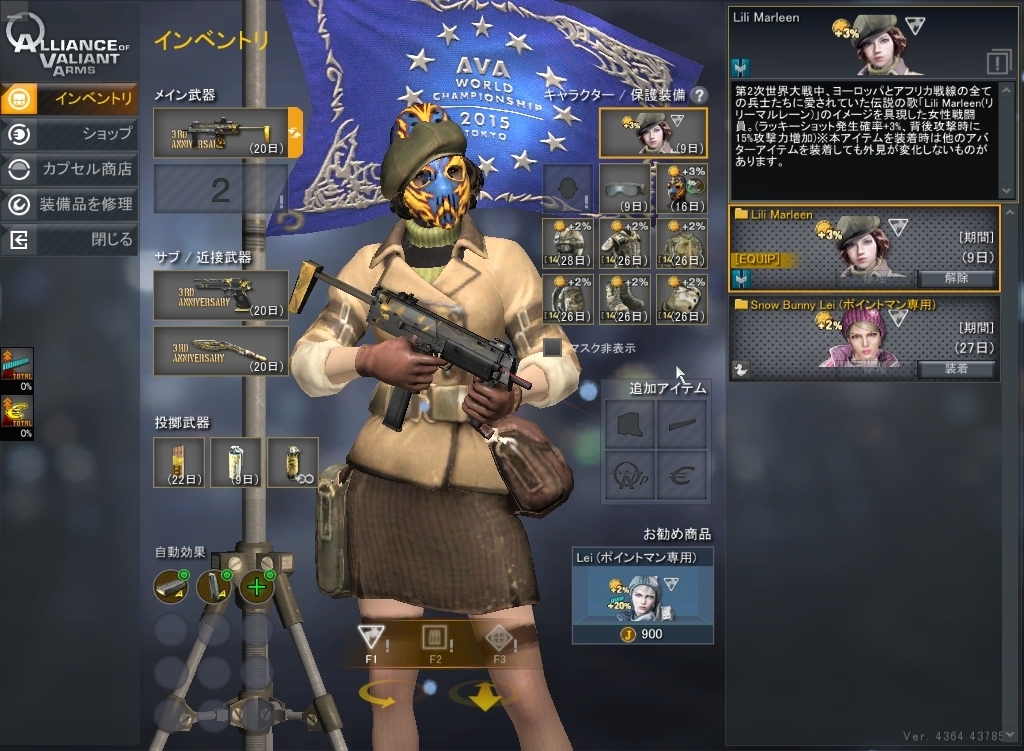Rotate the character with the circular arrow
This screenshot has width=1024, height=751.
point(378,695)
